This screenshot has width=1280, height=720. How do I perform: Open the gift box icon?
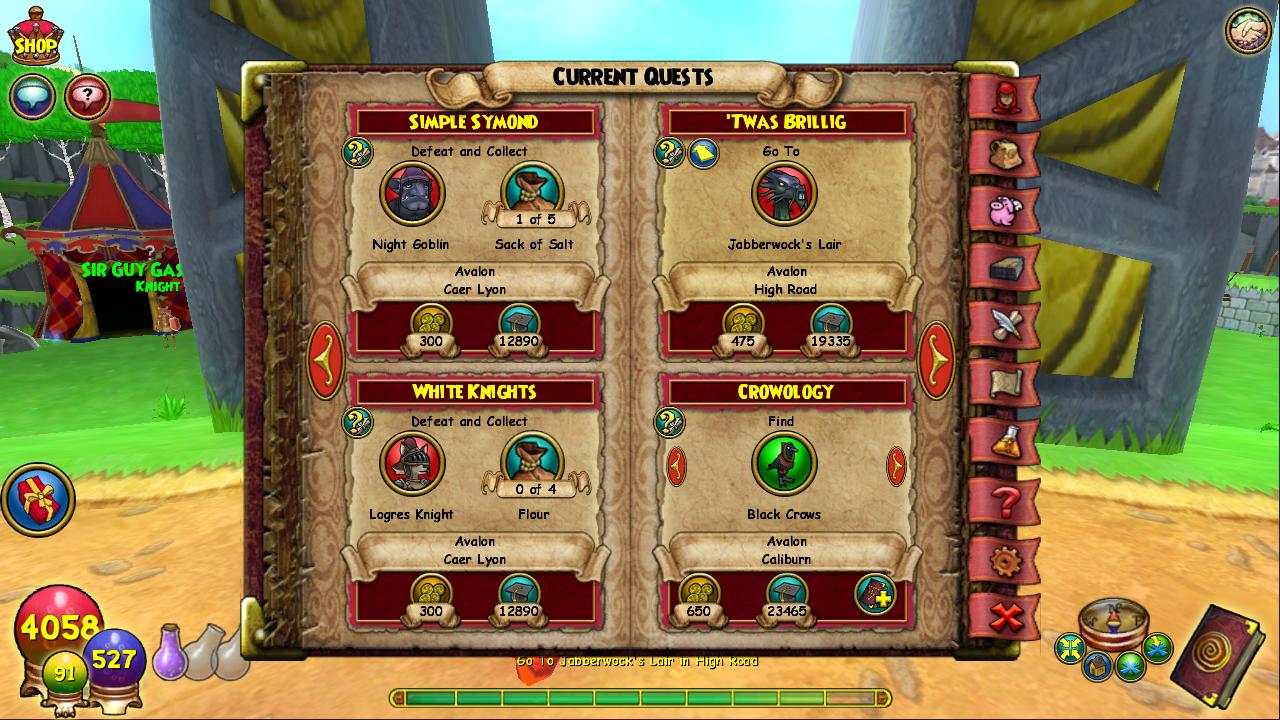coord(38,498)
